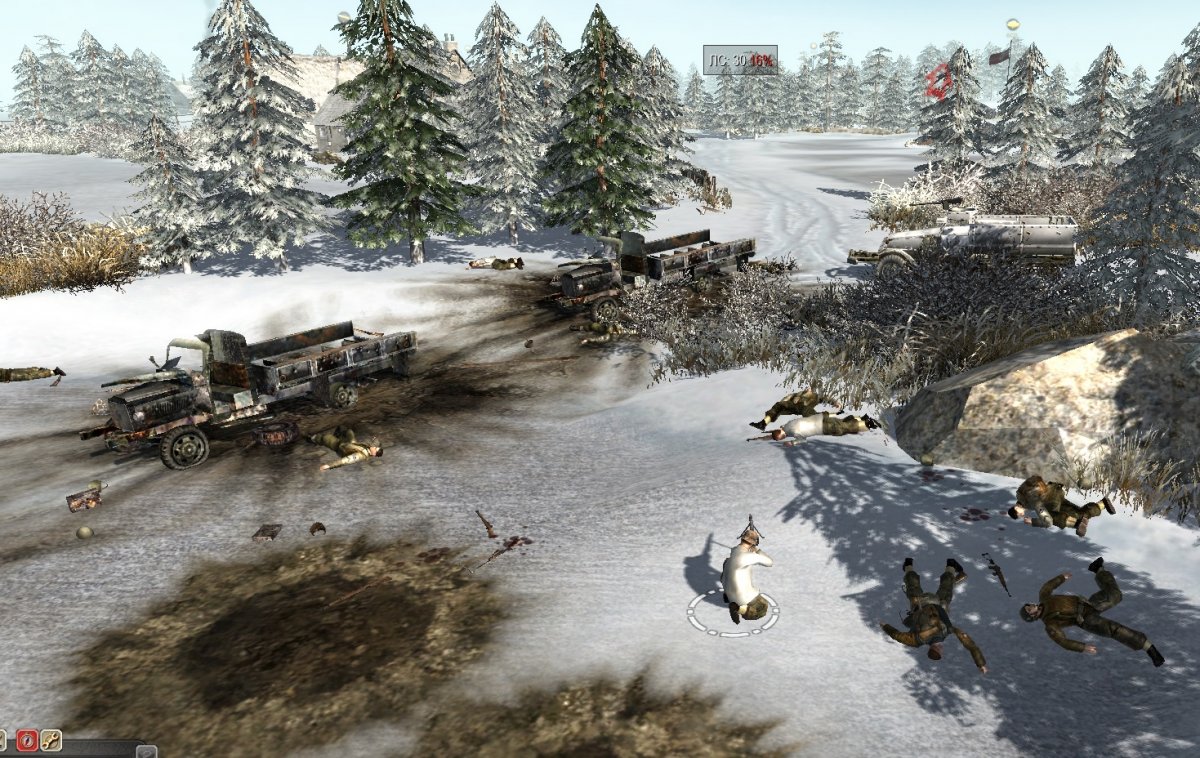Click the red compass icon
The height and width of the screenshot is (758, 1200).
[x=27, y=741]
